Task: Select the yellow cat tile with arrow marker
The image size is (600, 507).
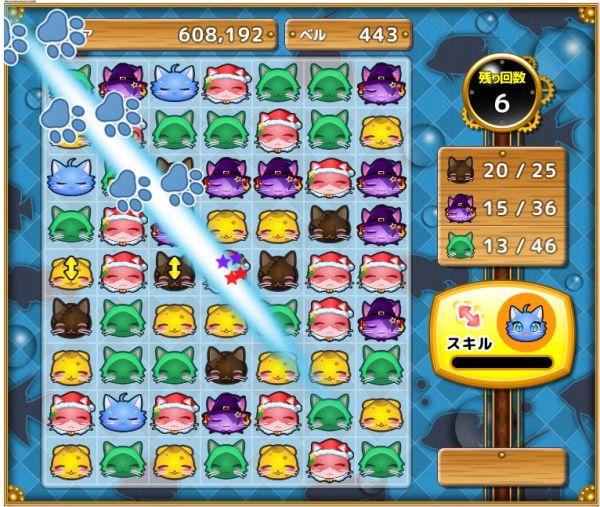Action: tap(71, 269)
